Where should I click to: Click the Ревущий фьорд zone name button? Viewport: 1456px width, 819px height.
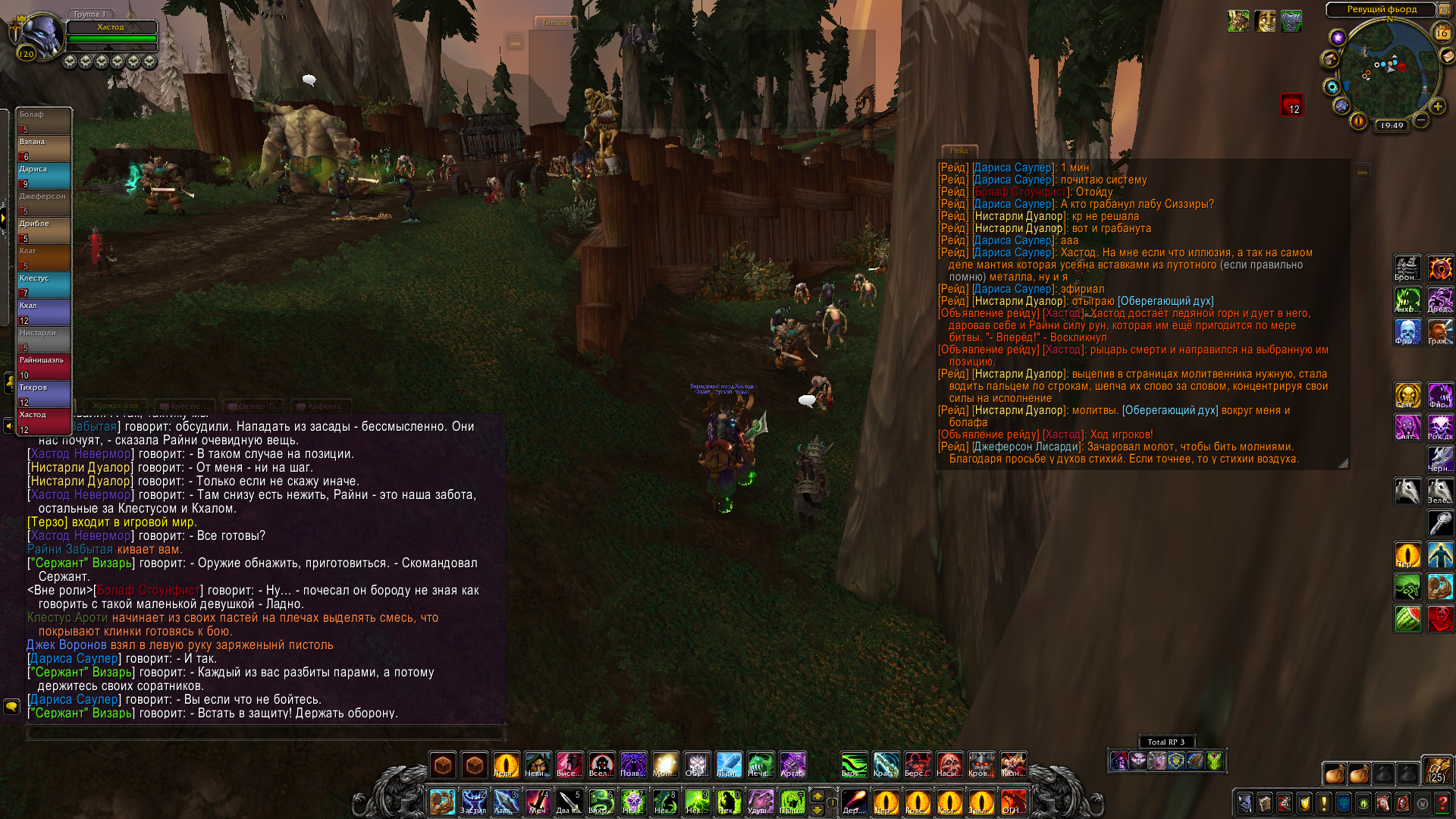pyautogui.click(x=1381, y=9)
